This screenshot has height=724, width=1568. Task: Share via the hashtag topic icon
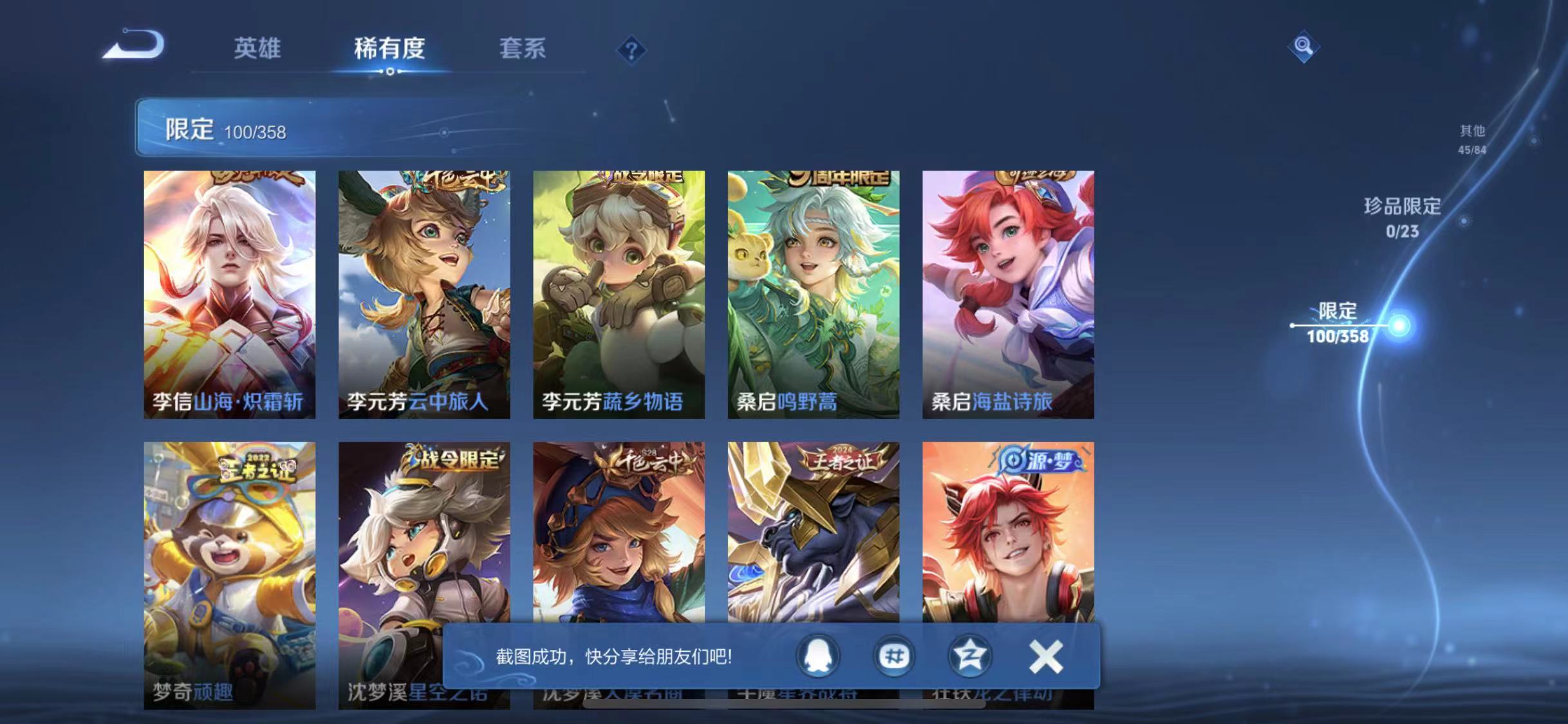(893, 656)
